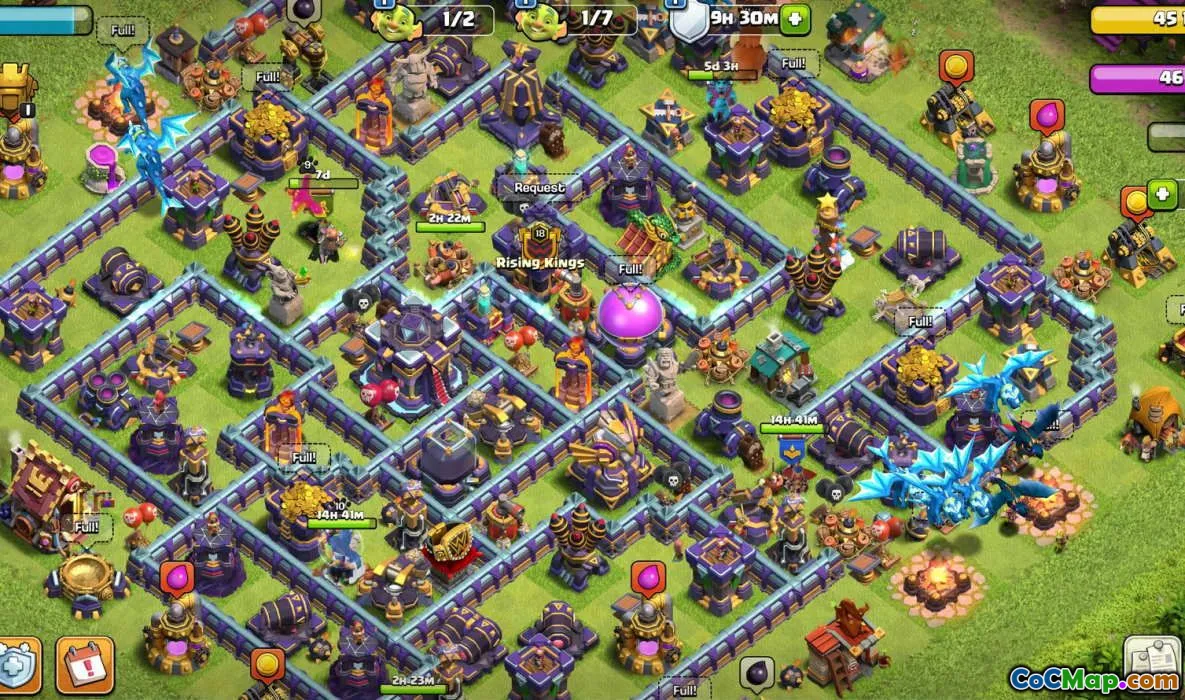Collect the dark elixir drop bubble
Screen dimensions: 1185x700
pos(757,670)
